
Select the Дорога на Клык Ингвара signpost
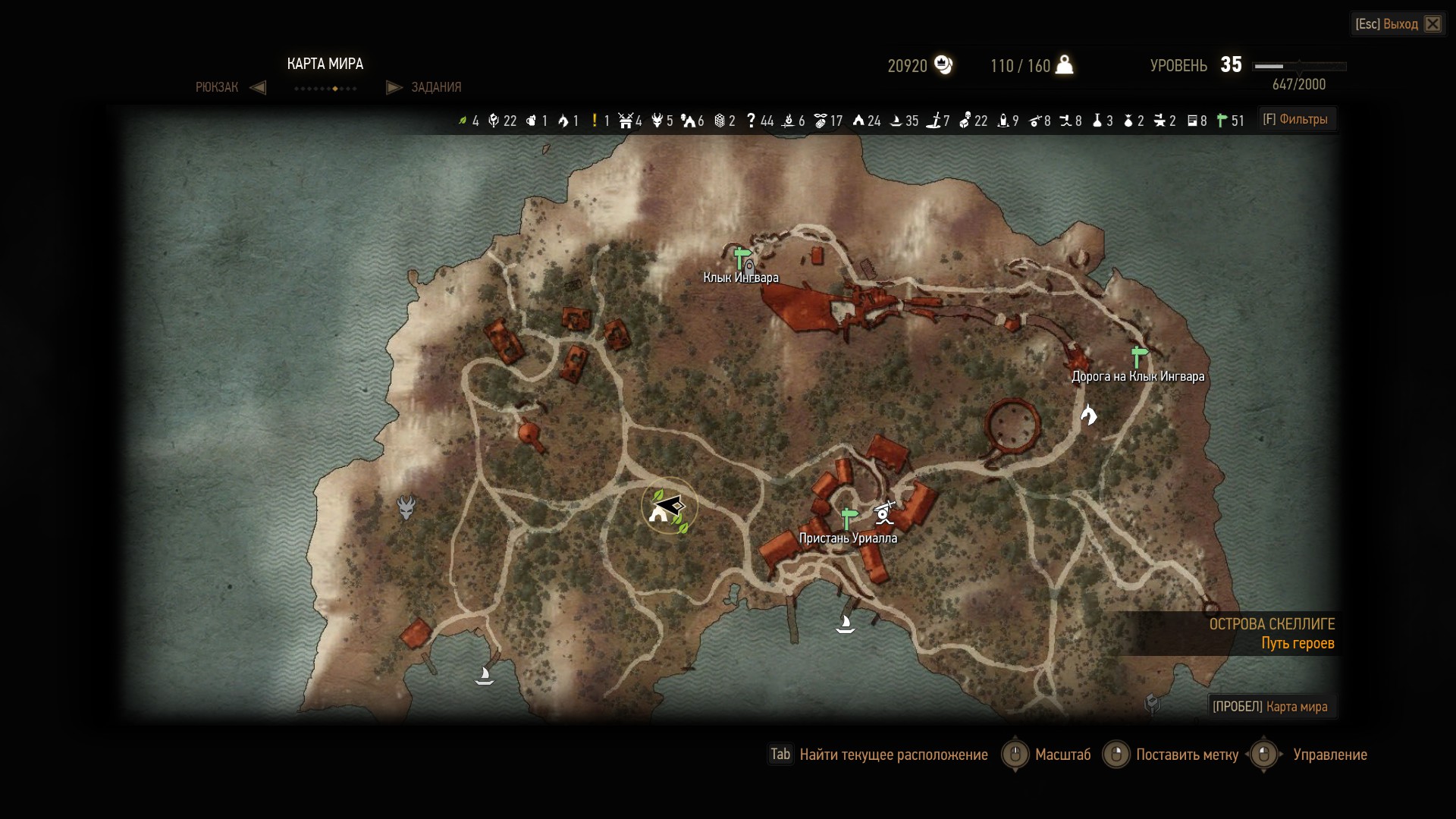pos(1137,356)
